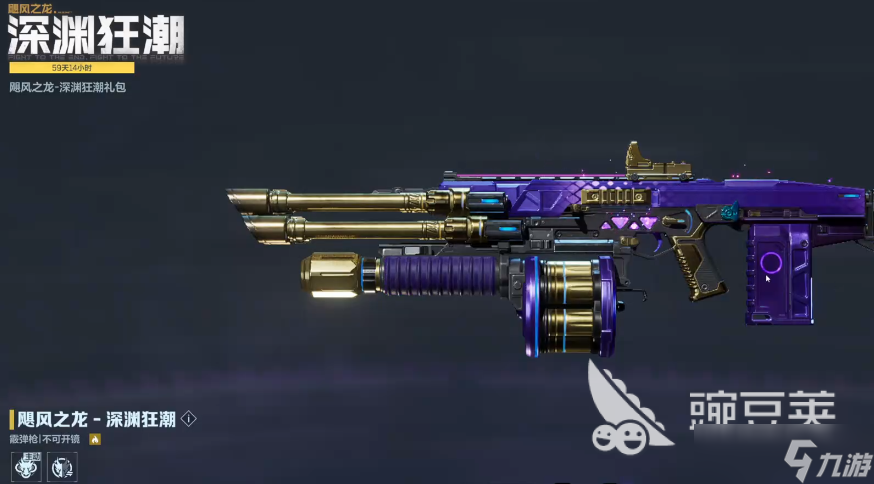Select the dragon head active skill icon
Screen dimensions: 874x484
[26, 465]
